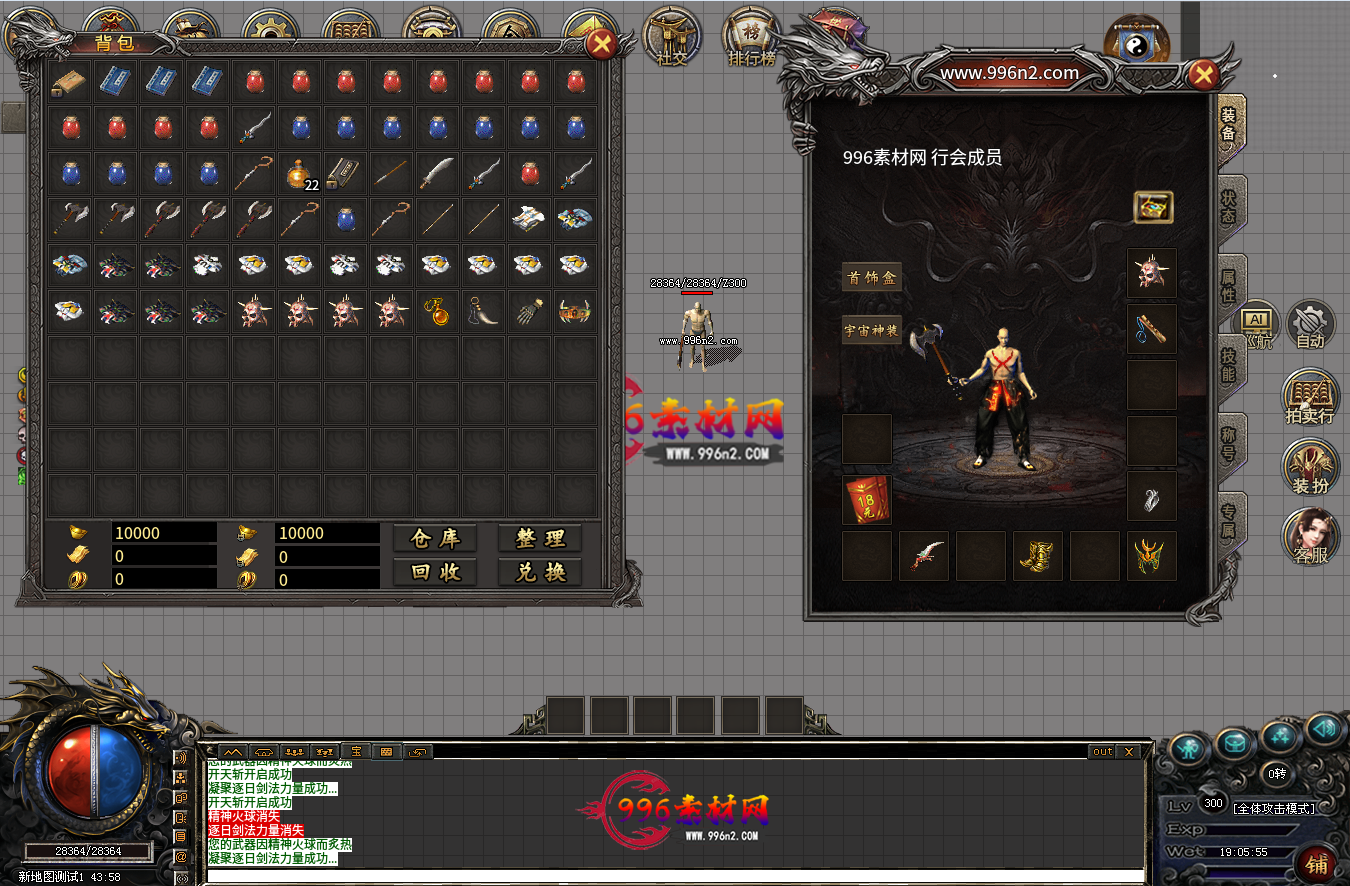Viewport: 1350px width, 886px height.
Task: Open the 首饰盒 jewelry box
Action: [x=871, y=278]
